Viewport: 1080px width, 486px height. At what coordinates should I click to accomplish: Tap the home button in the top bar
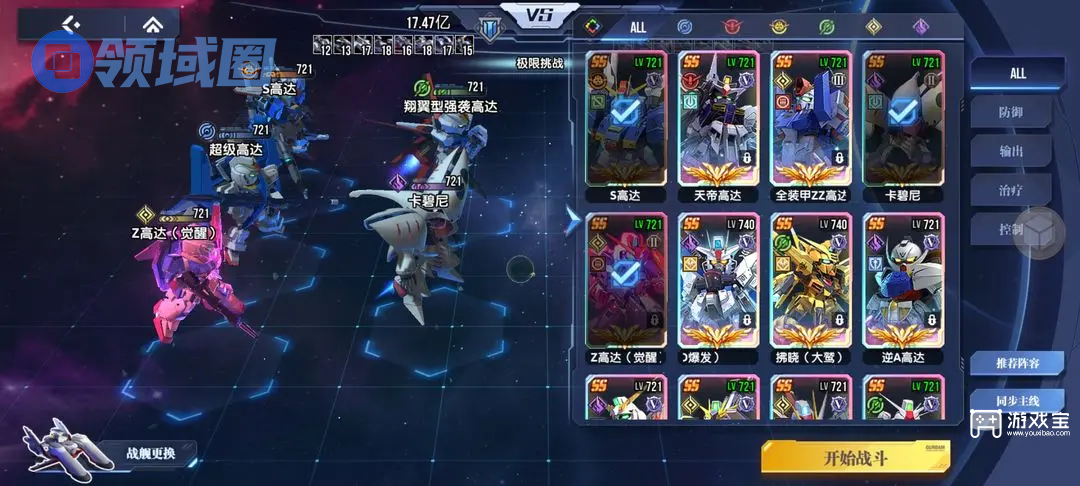click(x=151, y=24)
